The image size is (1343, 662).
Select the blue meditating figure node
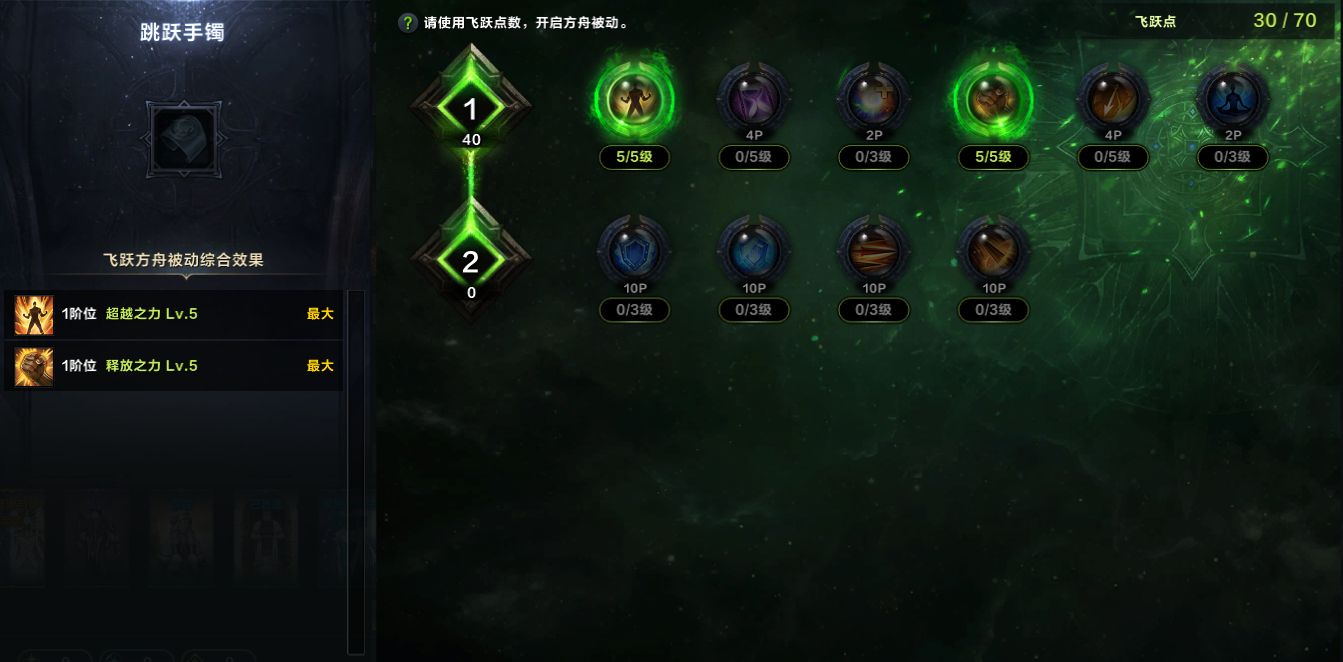(x=1233, y=99)
